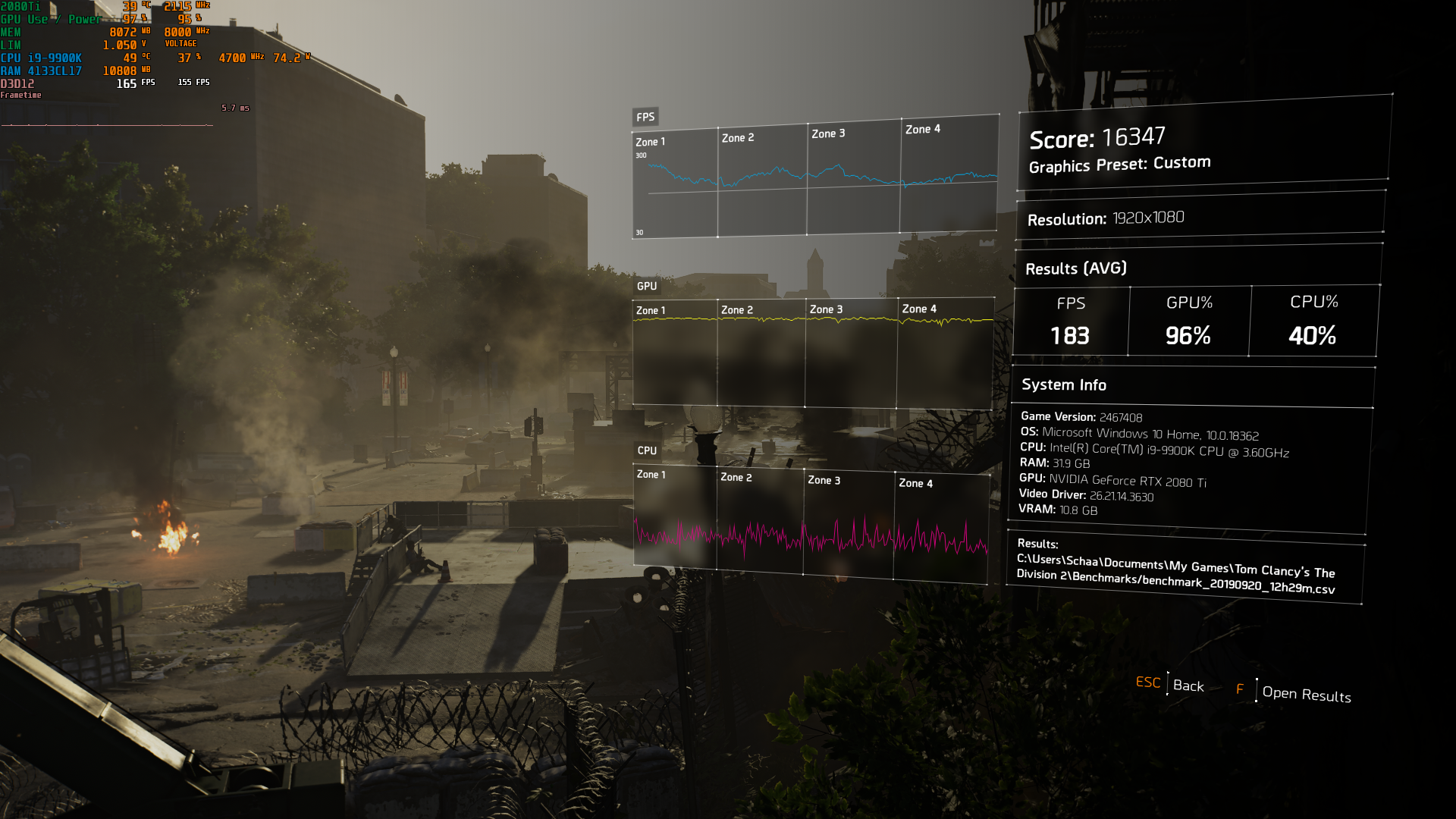This screenshot has height=819, width=1456.
Task: Click the RAM 4133CL17 overlay entry
Action: (x=42, y=69)
